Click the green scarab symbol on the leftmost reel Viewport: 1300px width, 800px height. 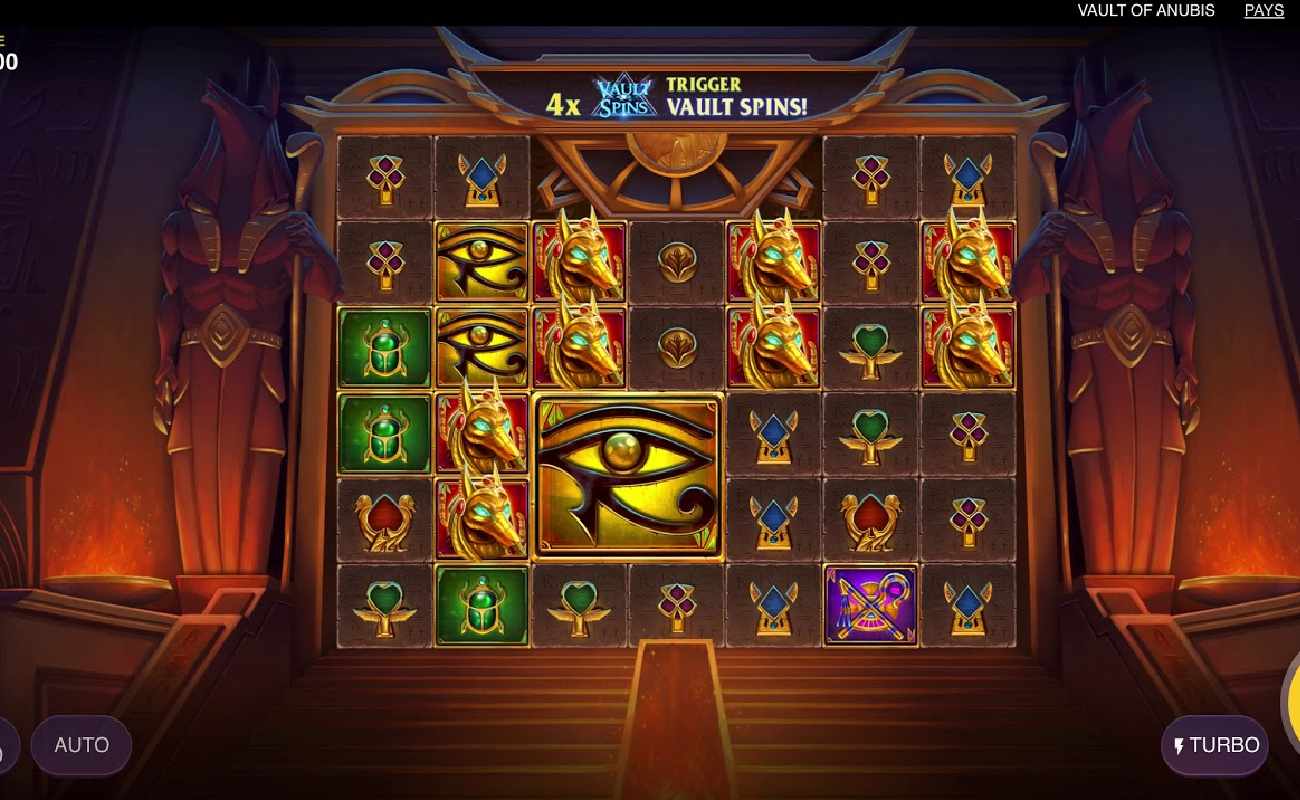(x=386, y=350)
